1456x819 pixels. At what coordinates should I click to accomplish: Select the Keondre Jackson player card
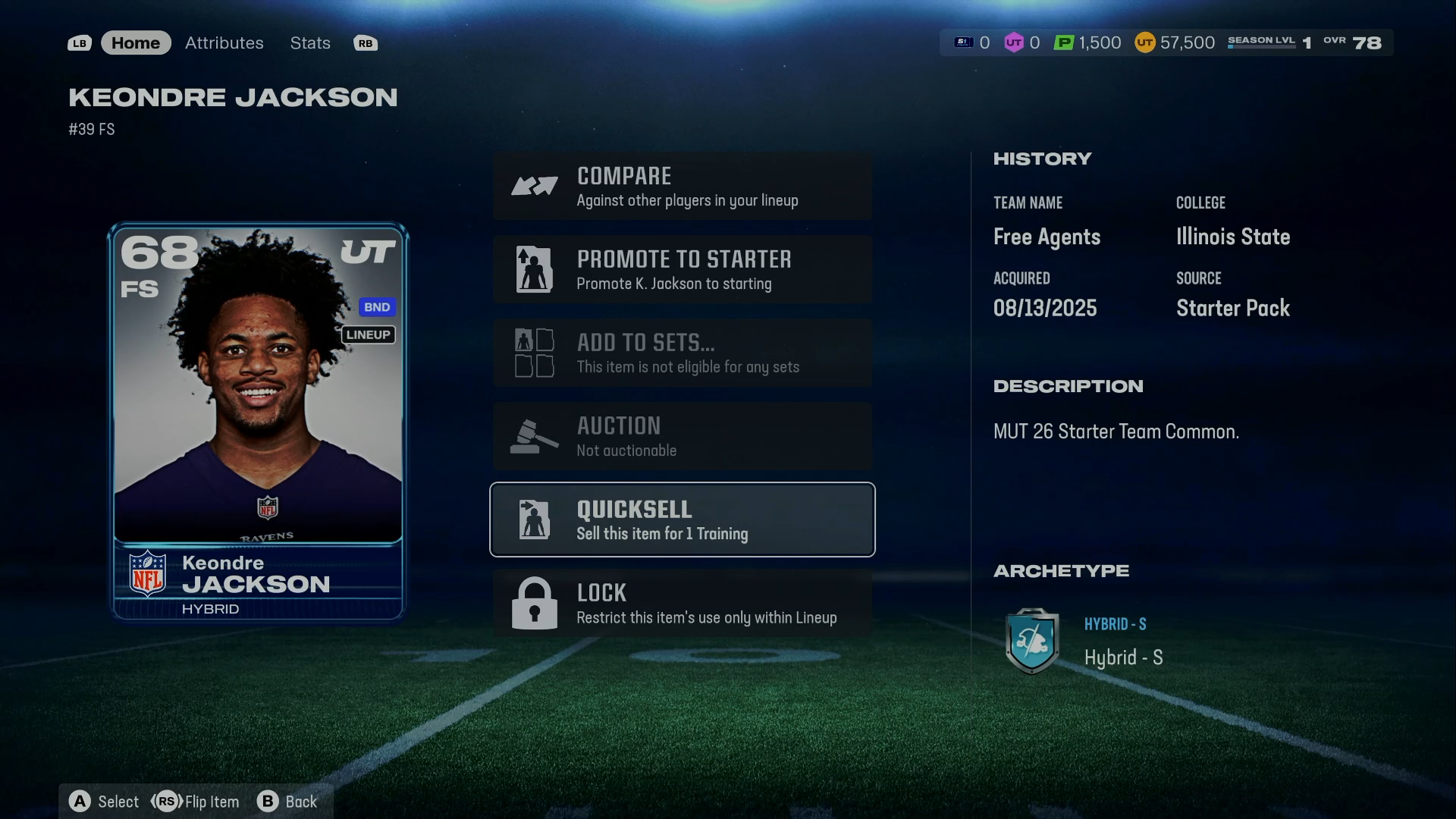258,422
